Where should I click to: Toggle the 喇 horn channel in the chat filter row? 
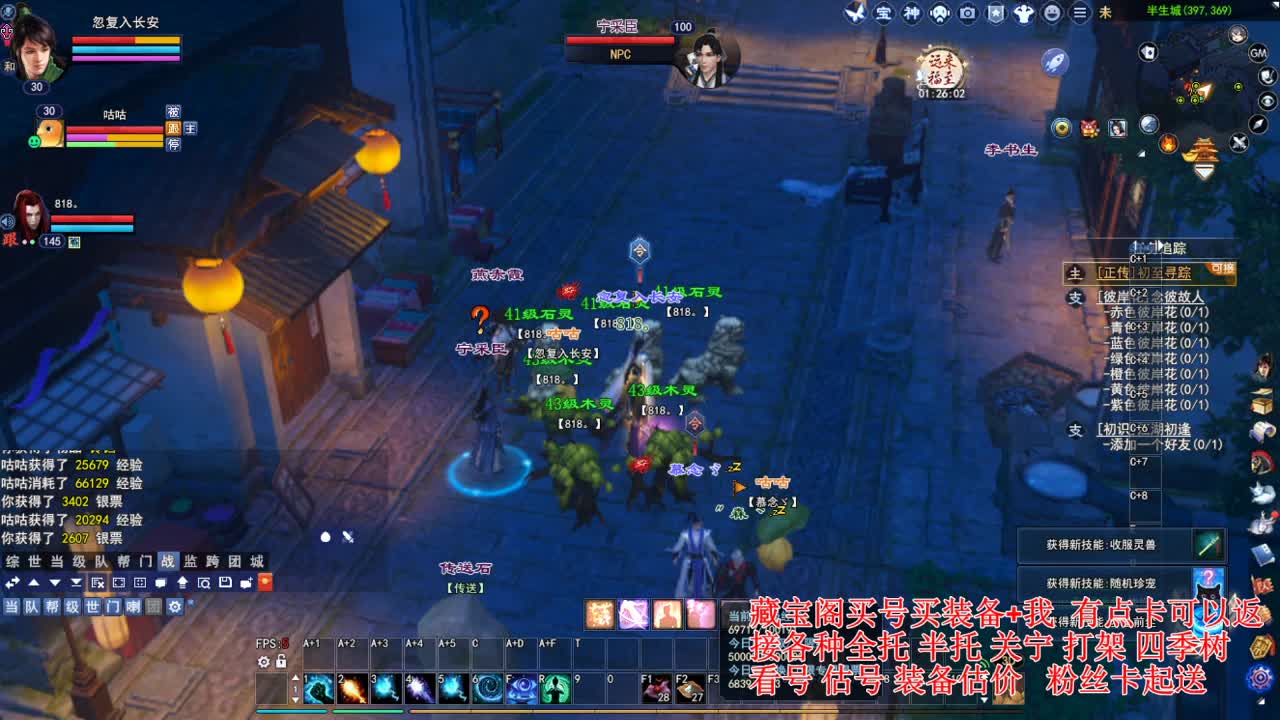click(132, 608)
